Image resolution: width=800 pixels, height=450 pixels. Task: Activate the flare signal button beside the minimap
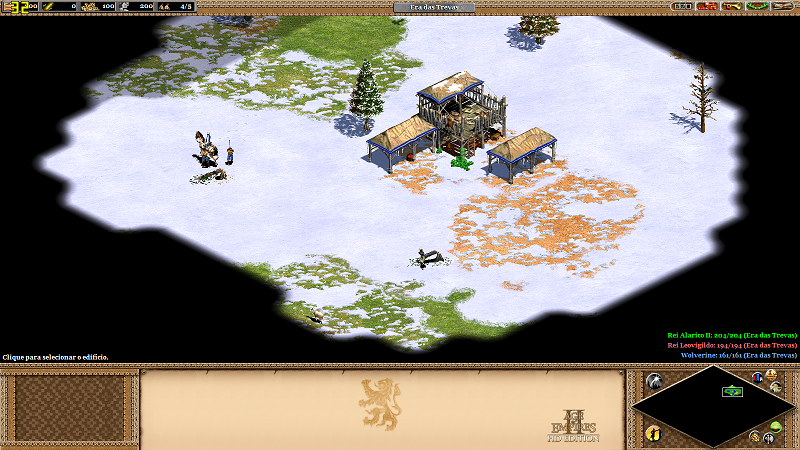click(x=655, y=381)
